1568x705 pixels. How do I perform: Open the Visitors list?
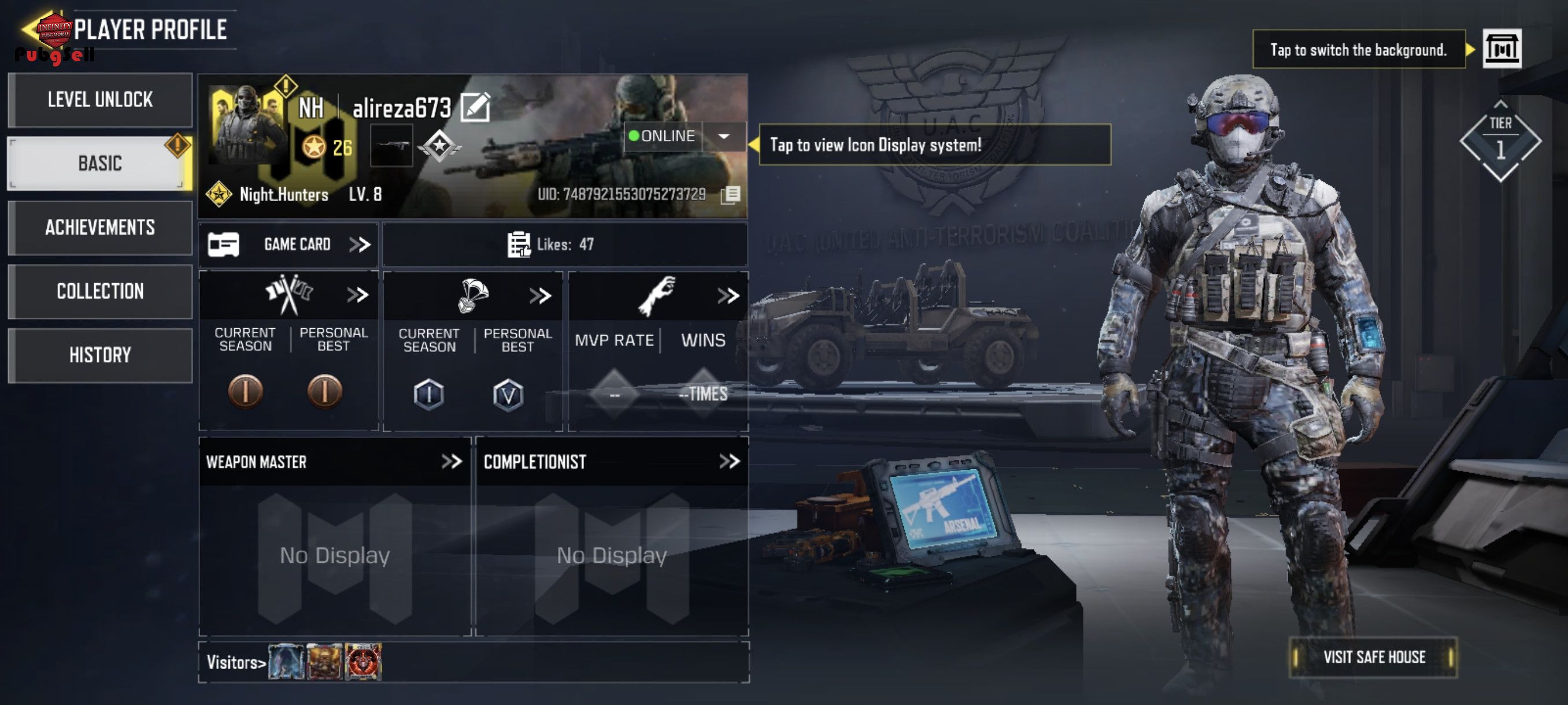[236, 662]
